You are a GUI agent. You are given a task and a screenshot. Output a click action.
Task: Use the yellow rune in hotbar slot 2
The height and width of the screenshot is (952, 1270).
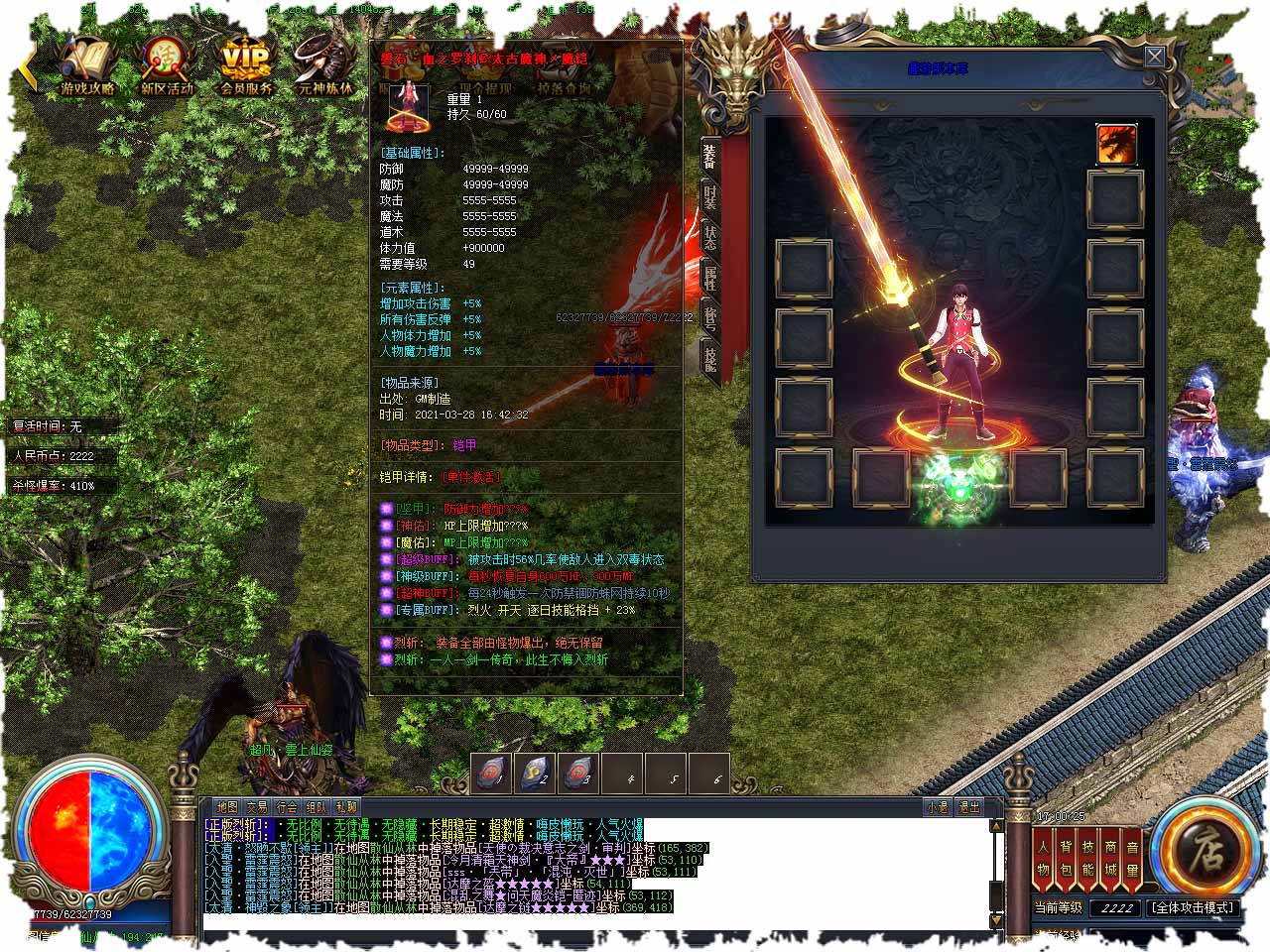[x=535, y=774]
